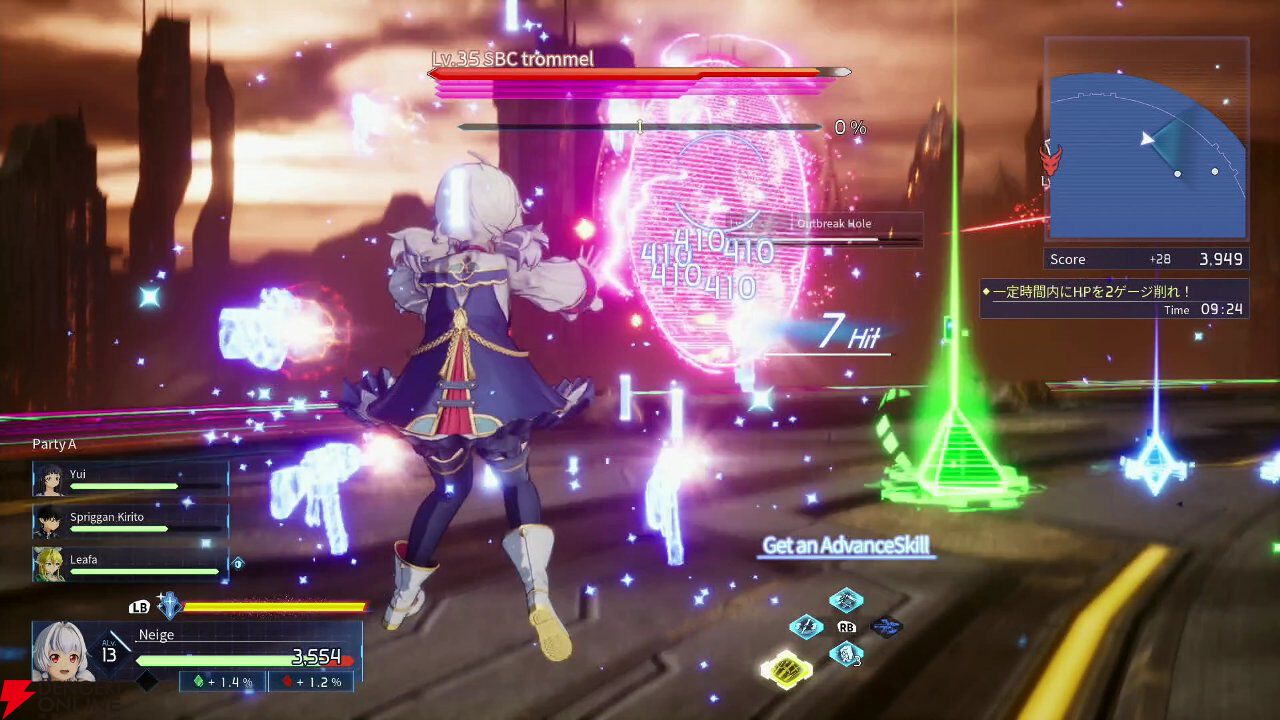This screenshot has width=1280, height=720.
Task: Click the green gem bonus stat box
Action: pyautogui.click(x=222, y=682)
